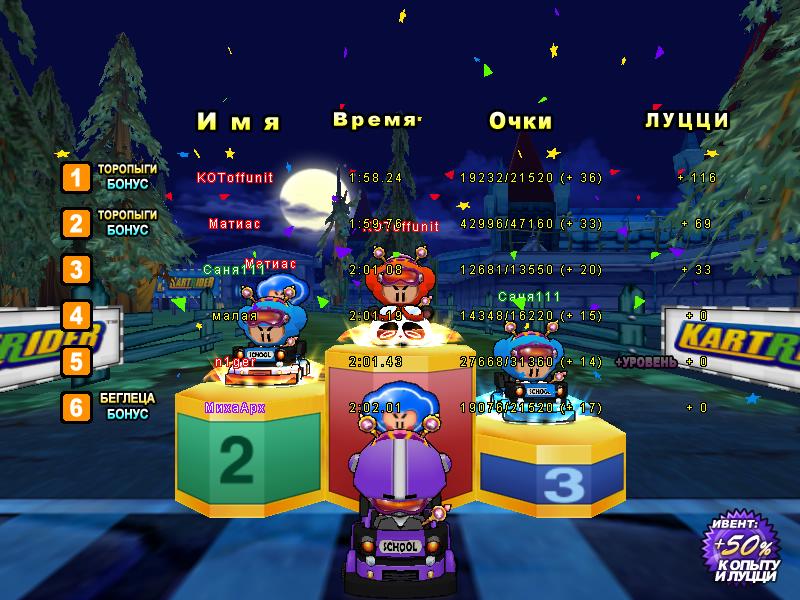
Task: Click малая's entry in the results table
Action: [235, 316]
